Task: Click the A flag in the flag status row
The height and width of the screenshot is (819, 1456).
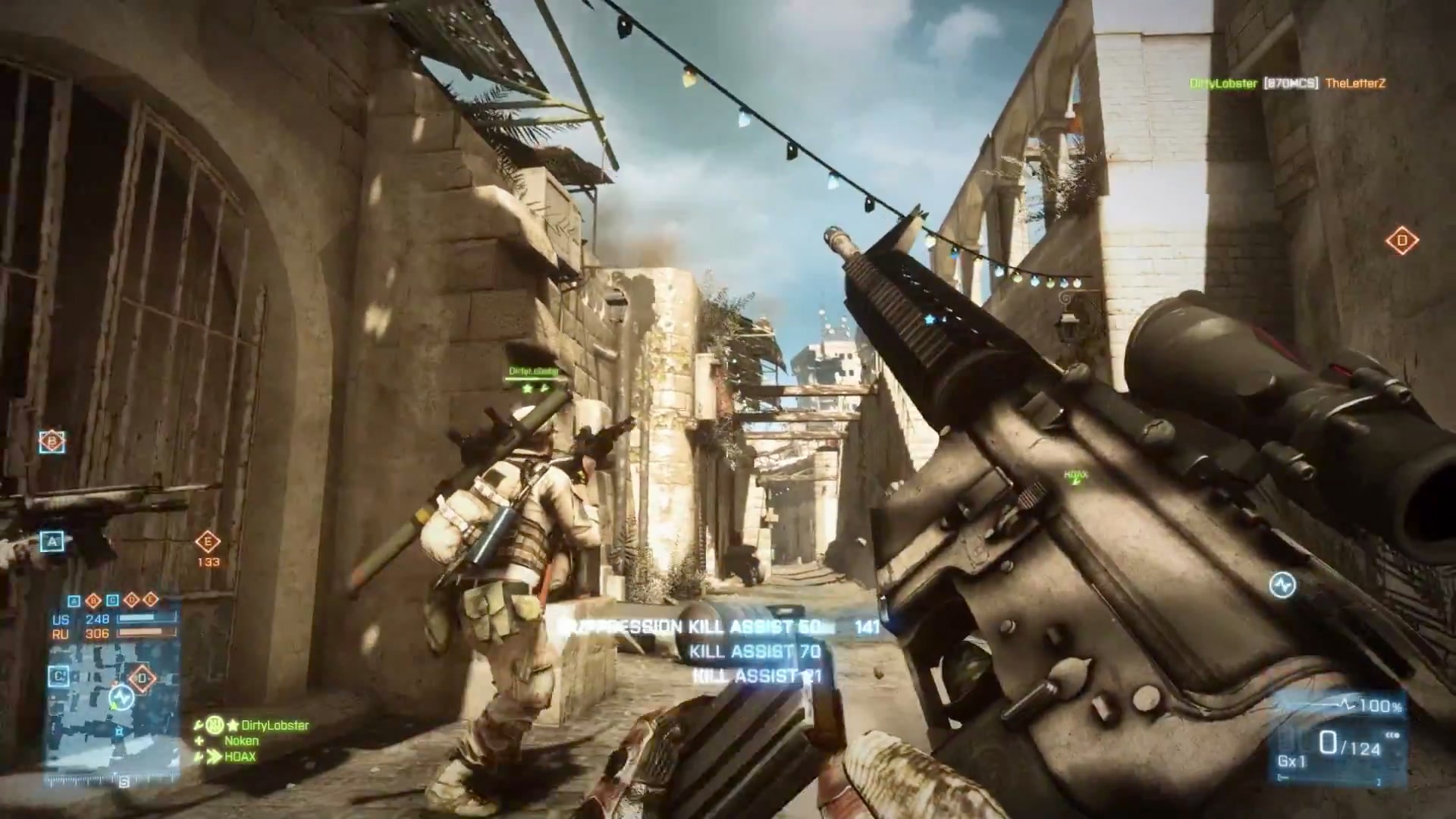Action: click(74, 601)
